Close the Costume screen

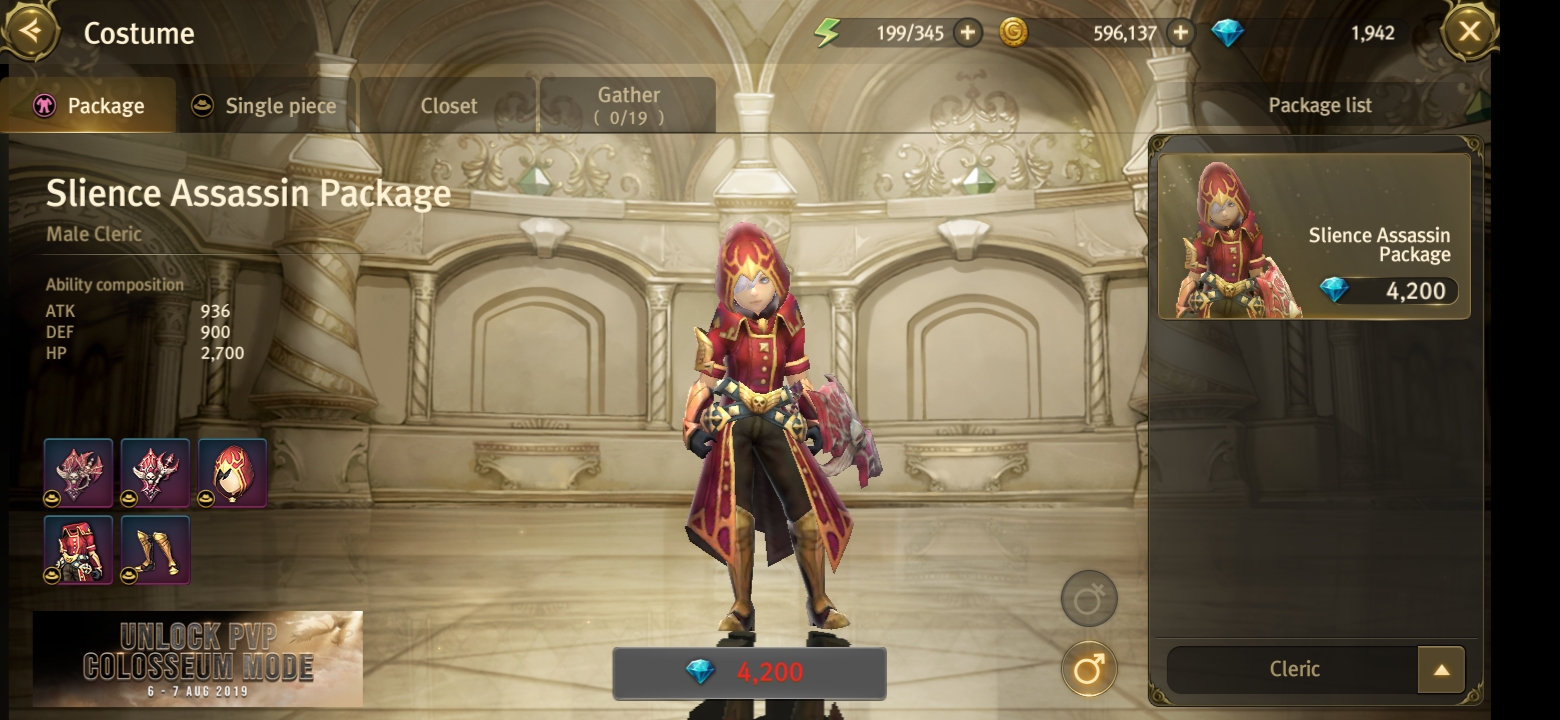click(1468, 32)
